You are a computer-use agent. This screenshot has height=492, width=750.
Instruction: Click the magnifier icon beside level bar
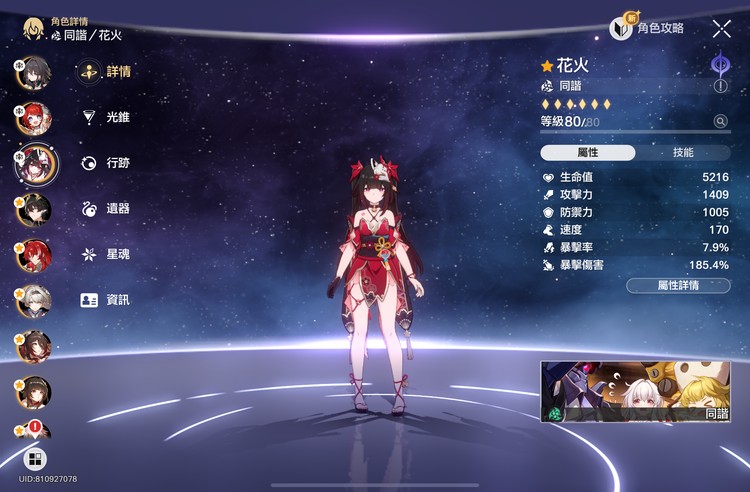click(720, 121)
